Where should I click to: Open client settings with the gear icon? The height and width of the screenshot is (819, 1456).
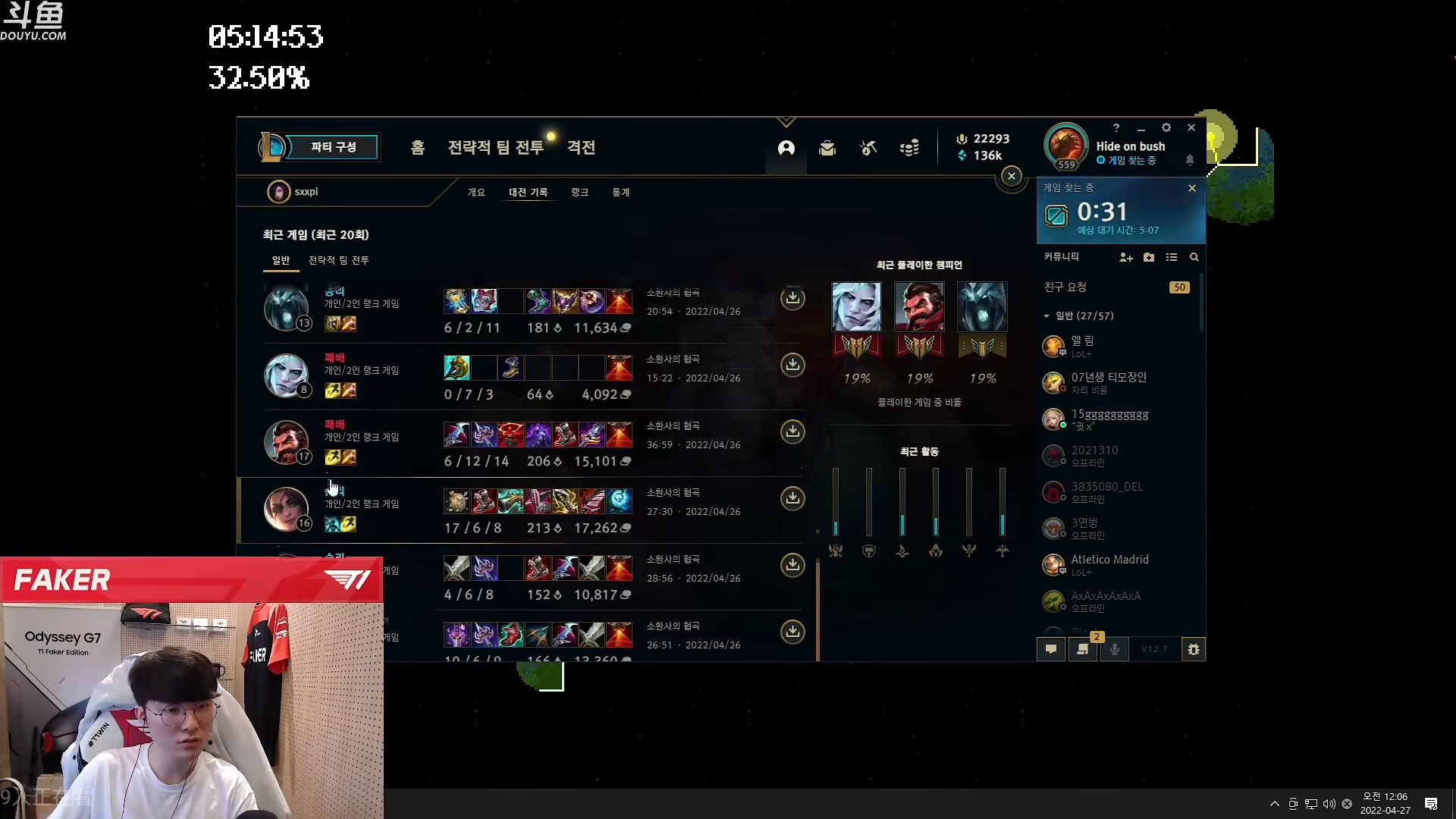click(1166, 127)
